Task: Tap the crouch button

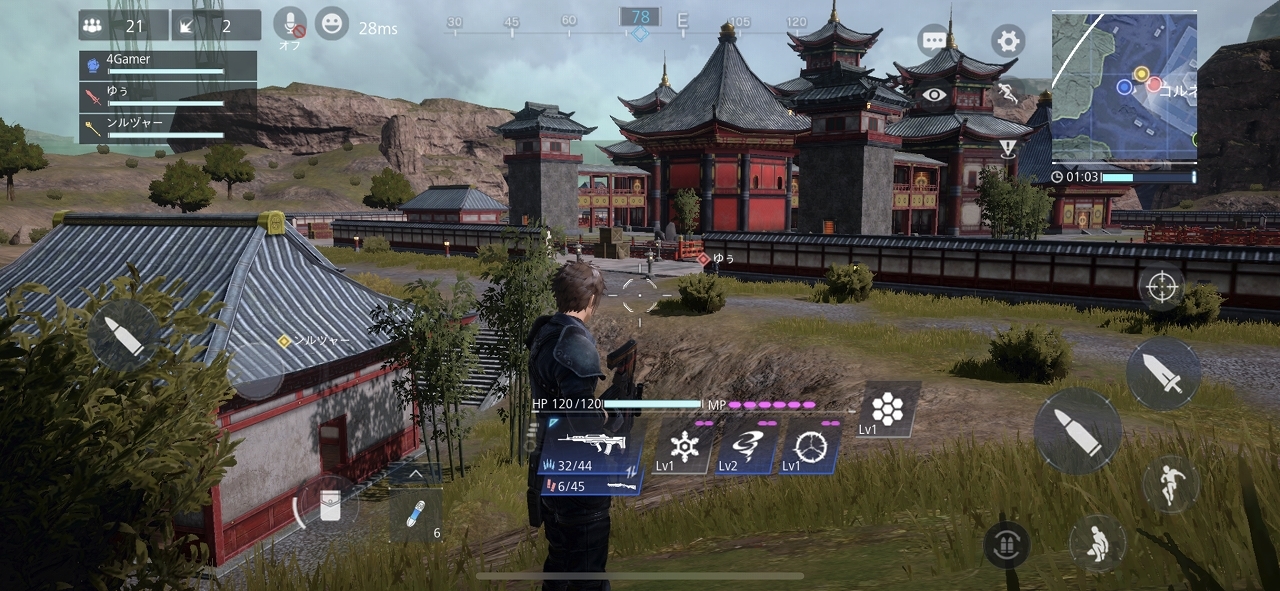Action: (x=1097, y=543)
